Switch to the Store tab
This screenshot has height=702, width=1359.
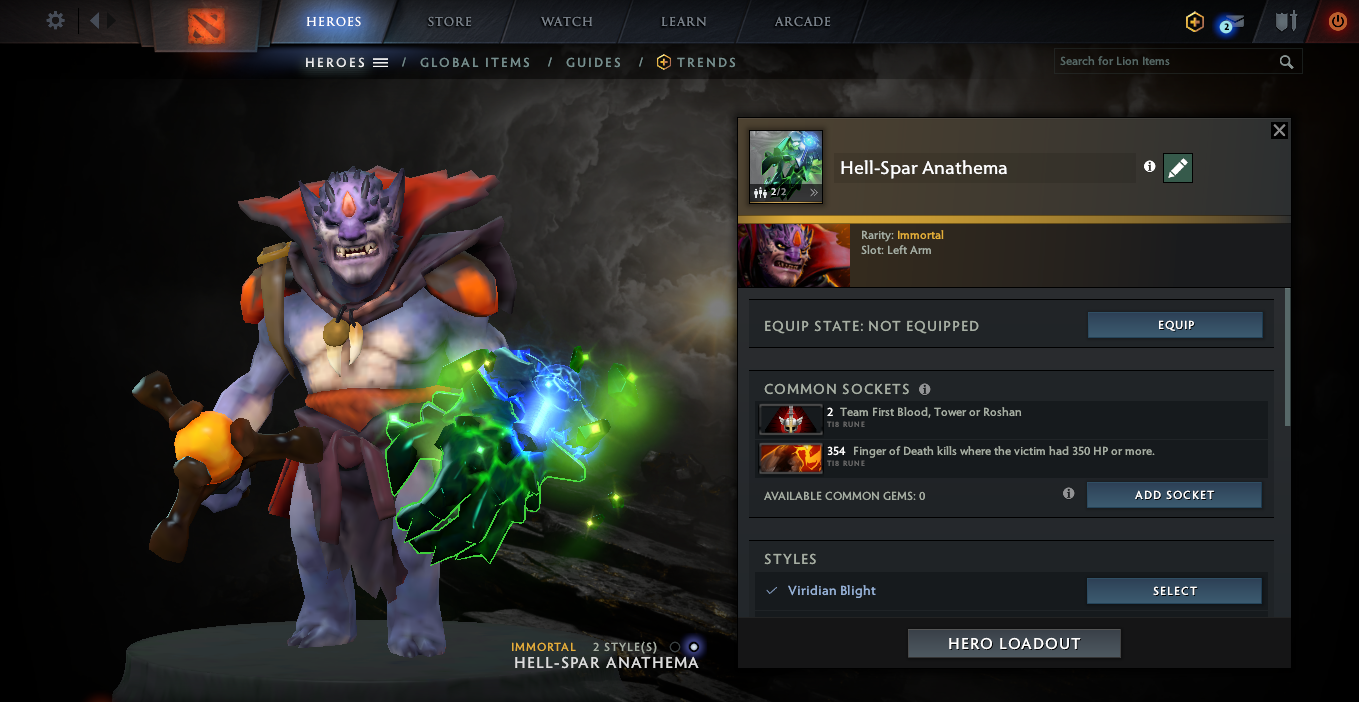(451, 22)
